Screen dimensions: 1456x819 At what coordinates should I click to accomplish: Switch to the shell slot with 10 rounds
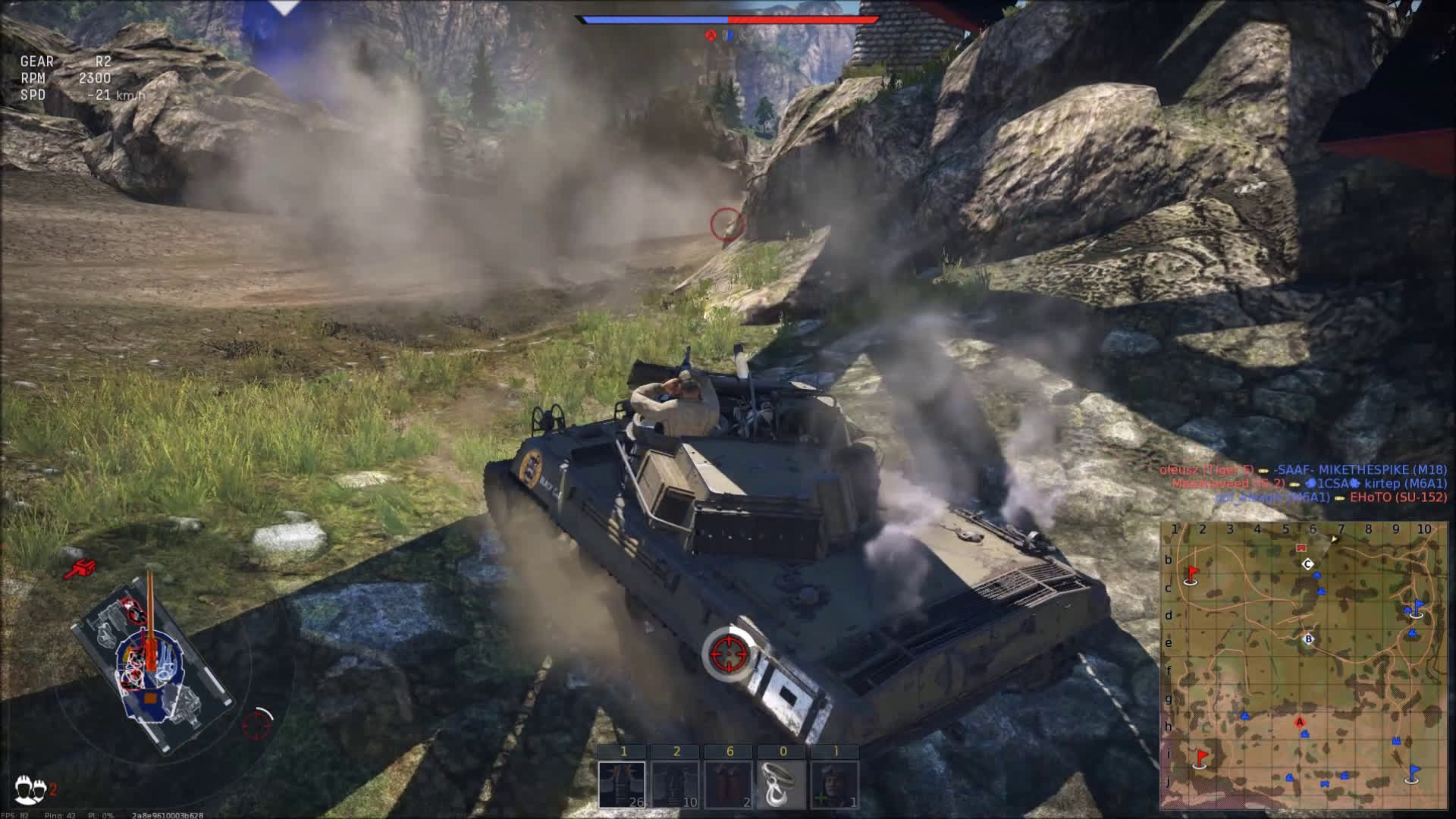(675, 784)
